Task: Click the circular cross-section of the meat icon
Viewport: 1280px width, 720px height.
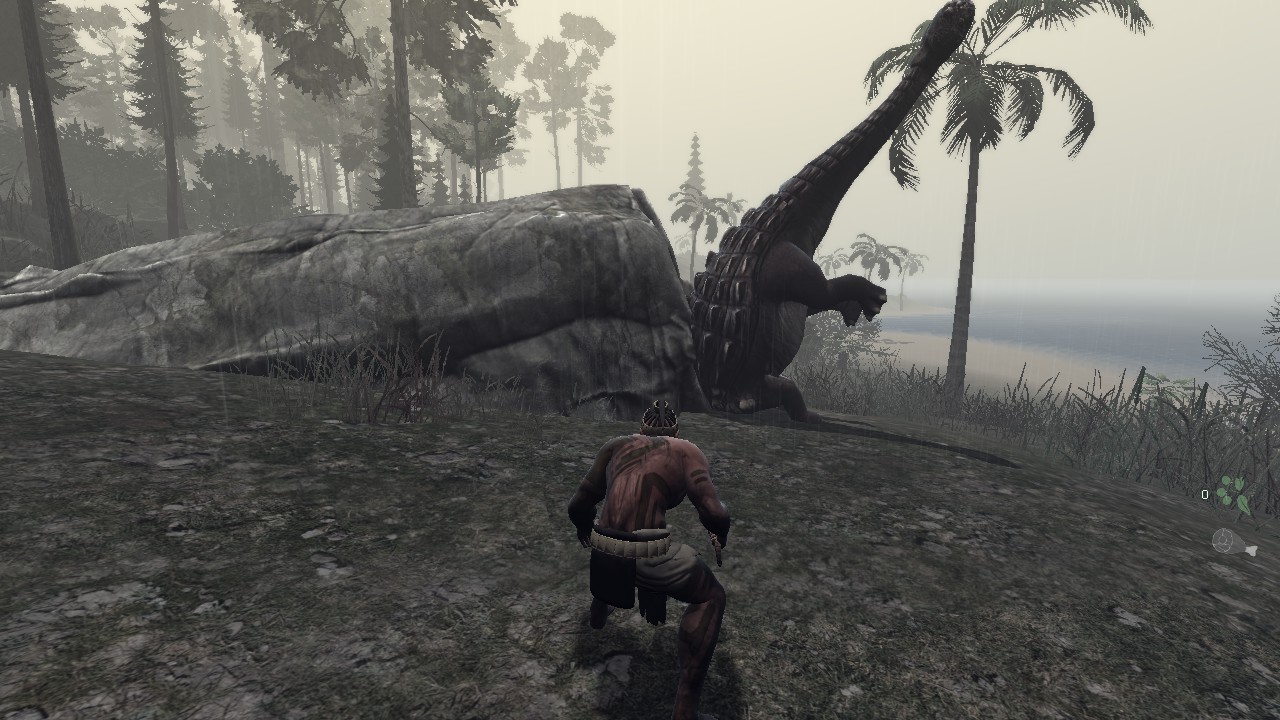Action: [x=1223, y=540]
